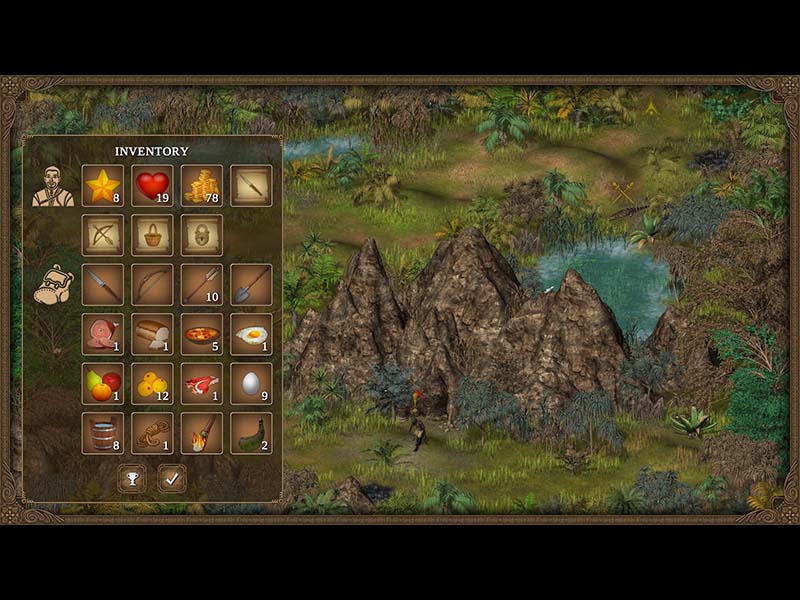Image resolution: width=800 pixels, height=600 pixels.
Task: Select the ham slot
Action: 103,334
